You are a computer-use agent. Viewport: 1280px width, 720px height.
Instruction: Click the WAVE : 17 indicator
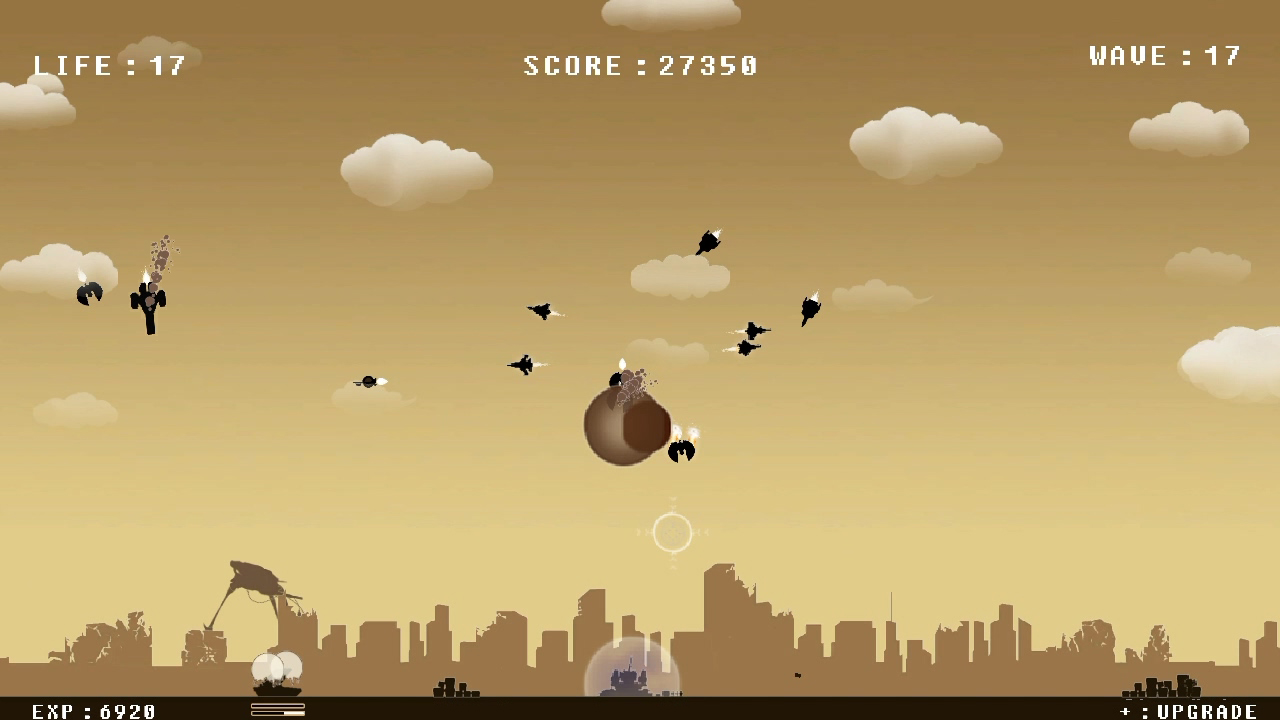click(x=1165, y=55)
